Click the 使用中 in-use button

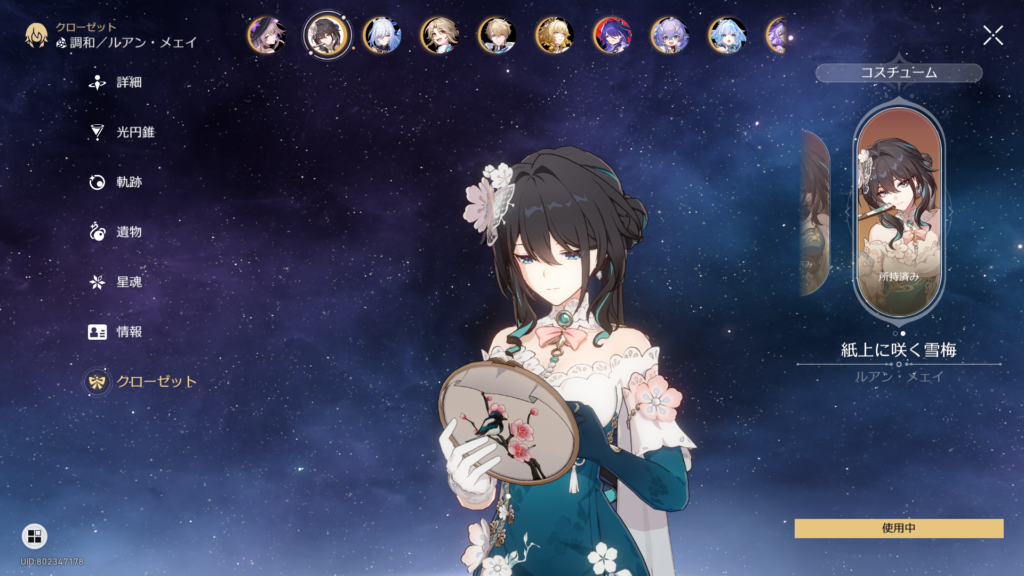click(x=898, y=528)
